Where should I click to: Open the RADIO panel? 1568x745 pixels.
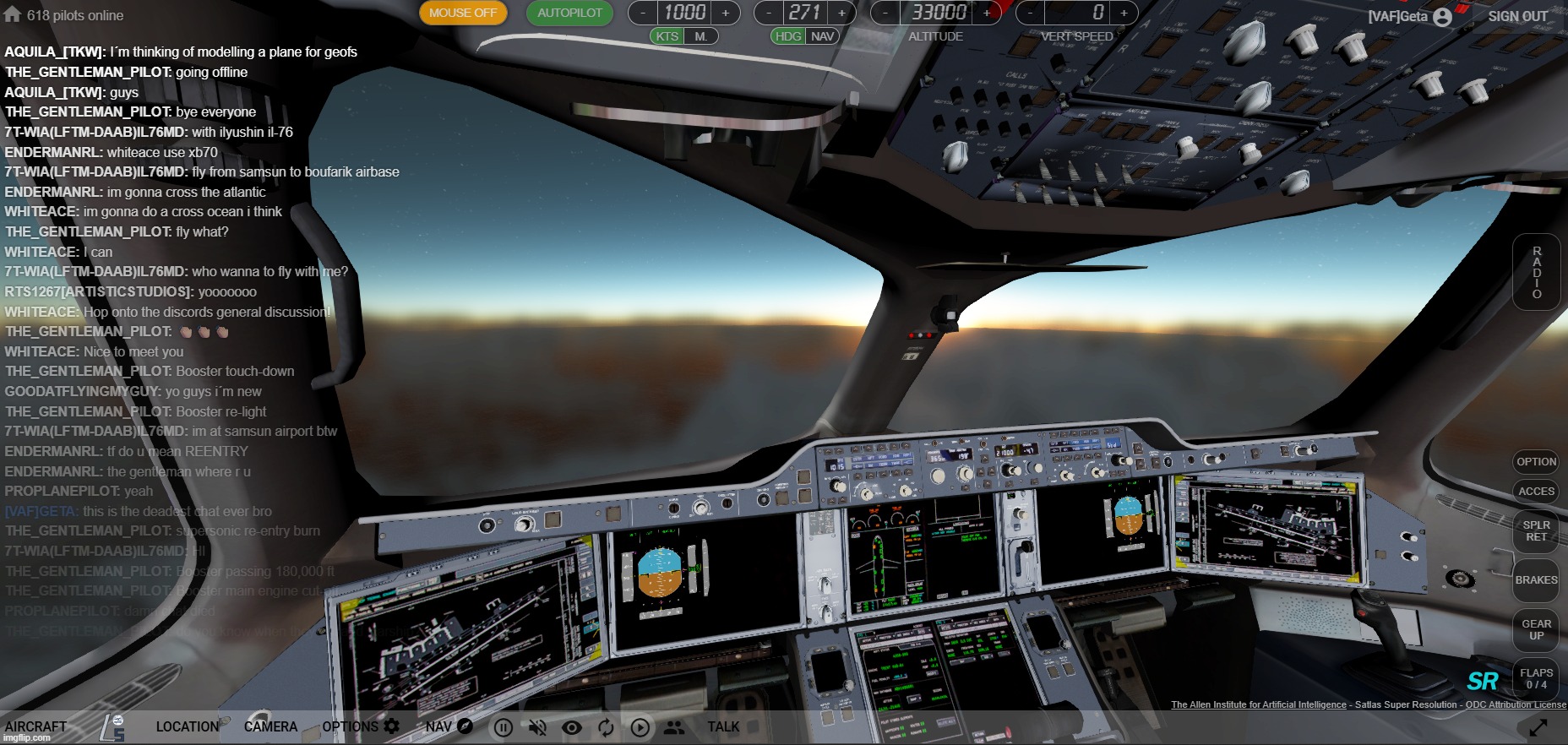point(1536,272)
